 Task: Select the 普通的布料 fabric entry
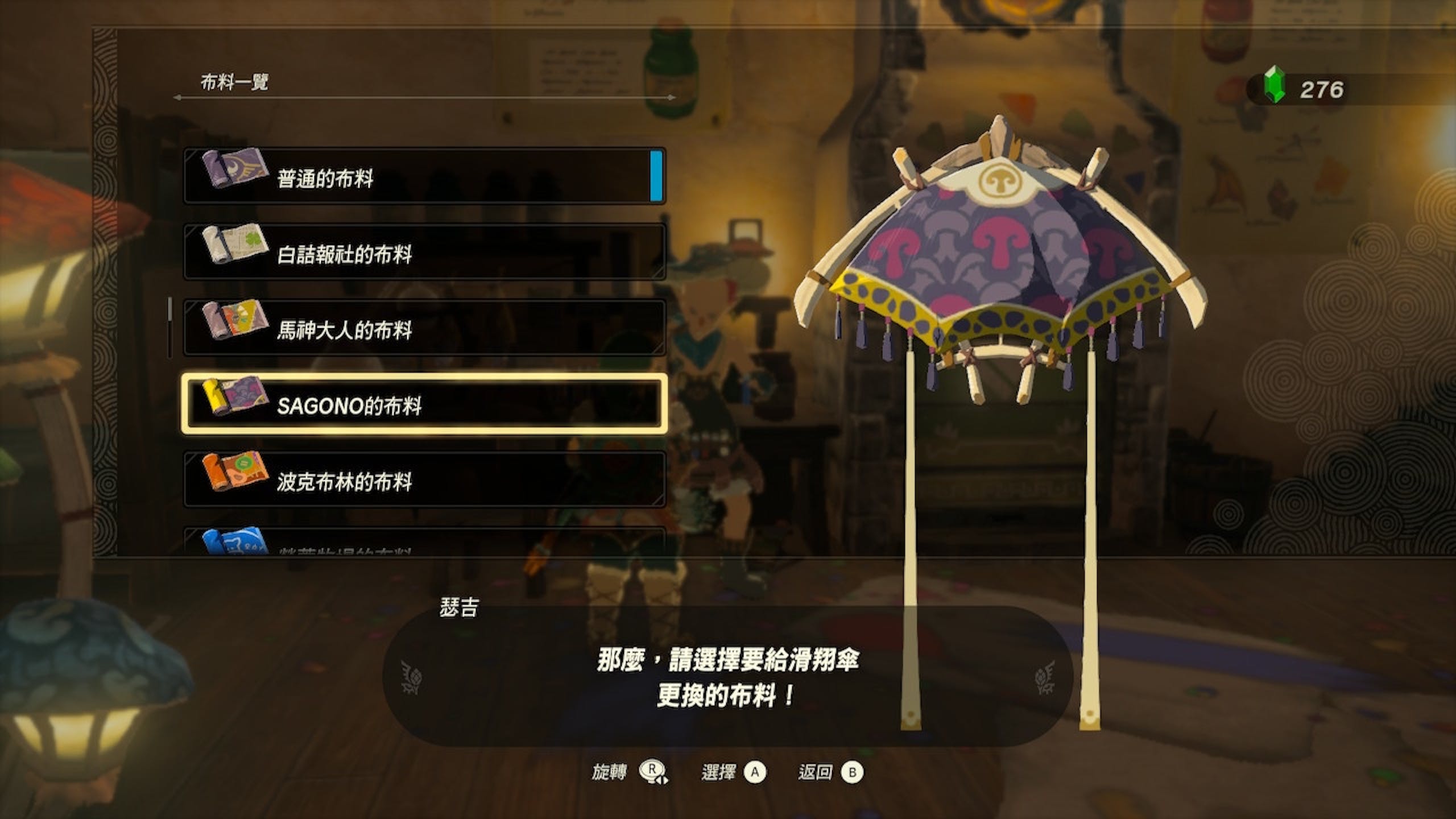coord(424,176)
